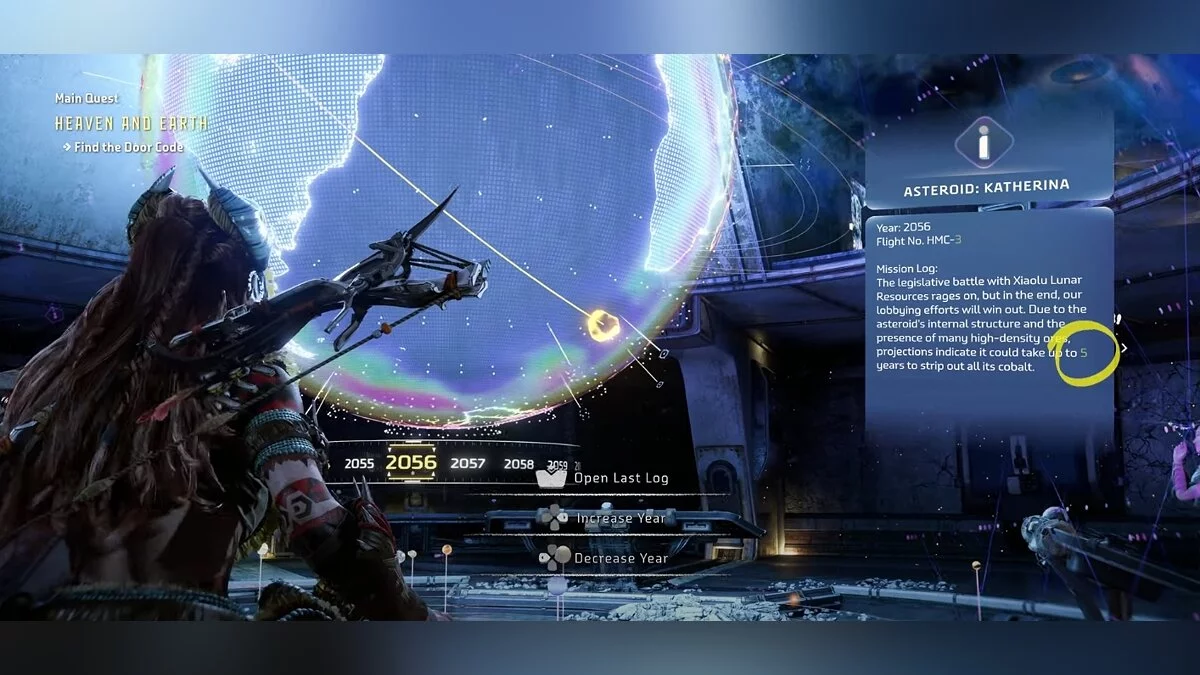1200x675 pixels.
Task: Choose year 2057 on the year selector
Action: pos(467,464)
